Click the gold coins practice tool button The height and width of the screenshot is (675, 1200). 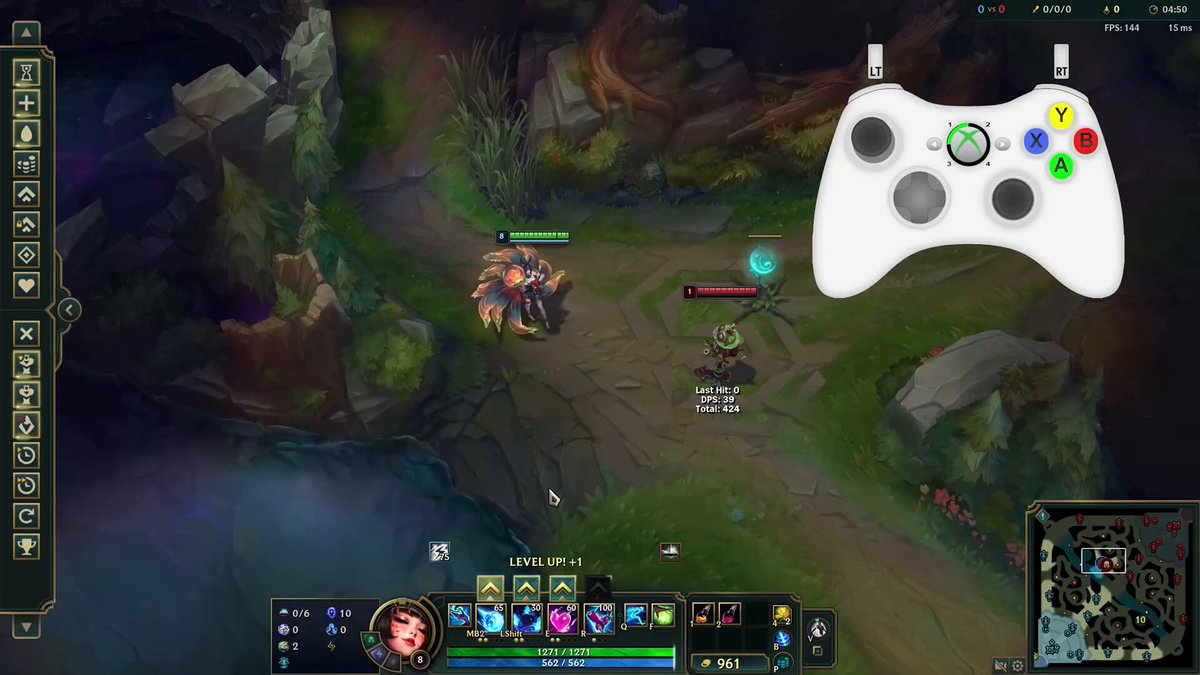[x=27, y=163]
